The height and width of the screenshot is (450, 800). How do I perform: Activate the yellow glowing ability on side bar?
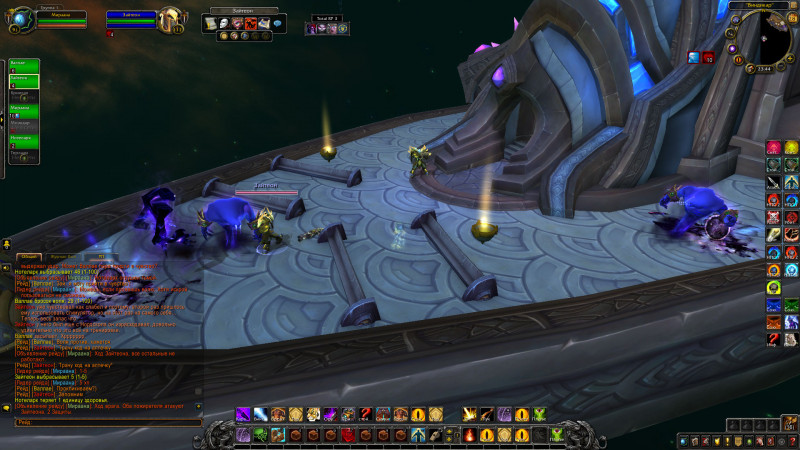[791, 148]
